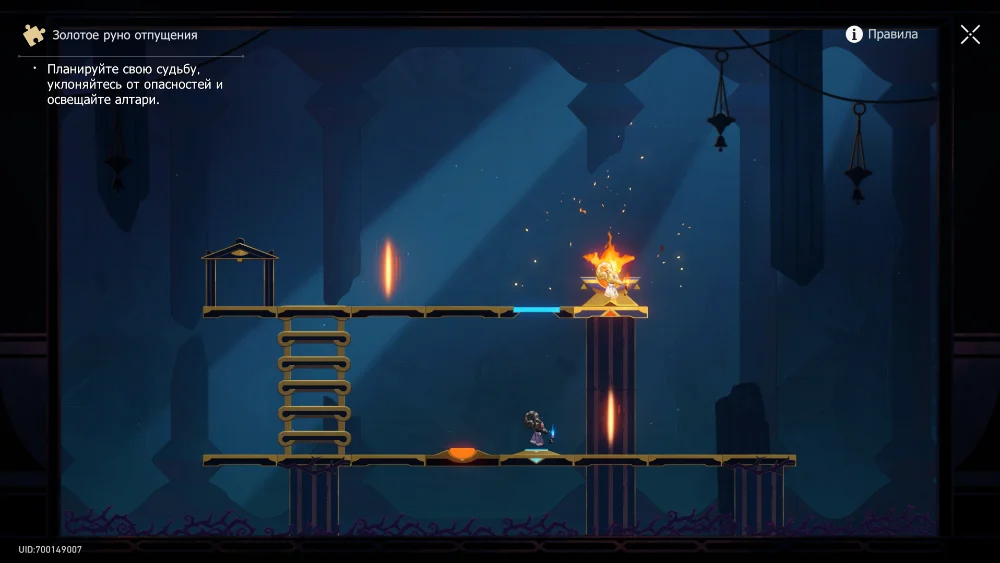
Task: Close the minigame with the X button
Action: (970, 35)
